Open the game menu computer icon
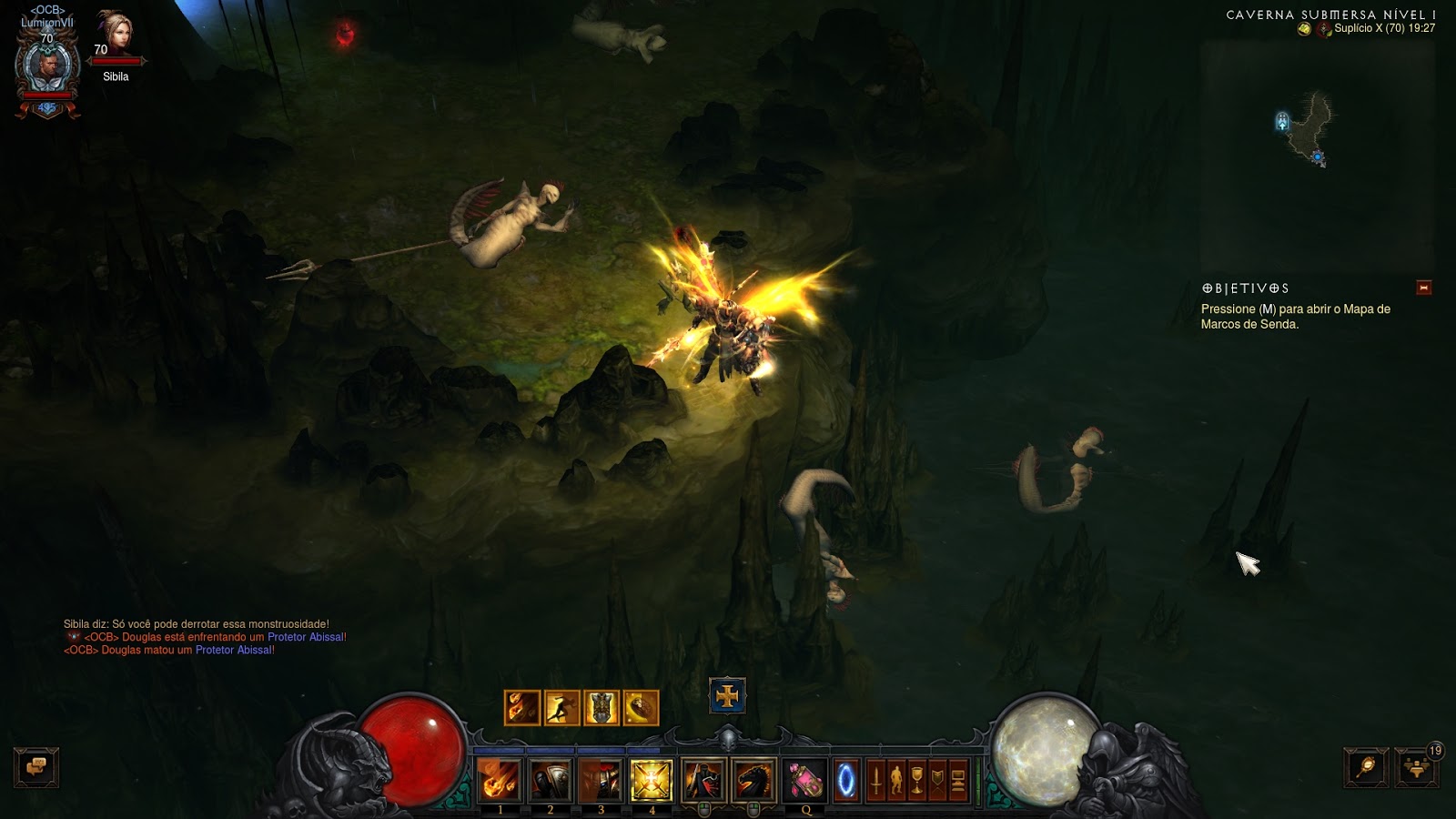1456x819 pixels. coord(957,779)
